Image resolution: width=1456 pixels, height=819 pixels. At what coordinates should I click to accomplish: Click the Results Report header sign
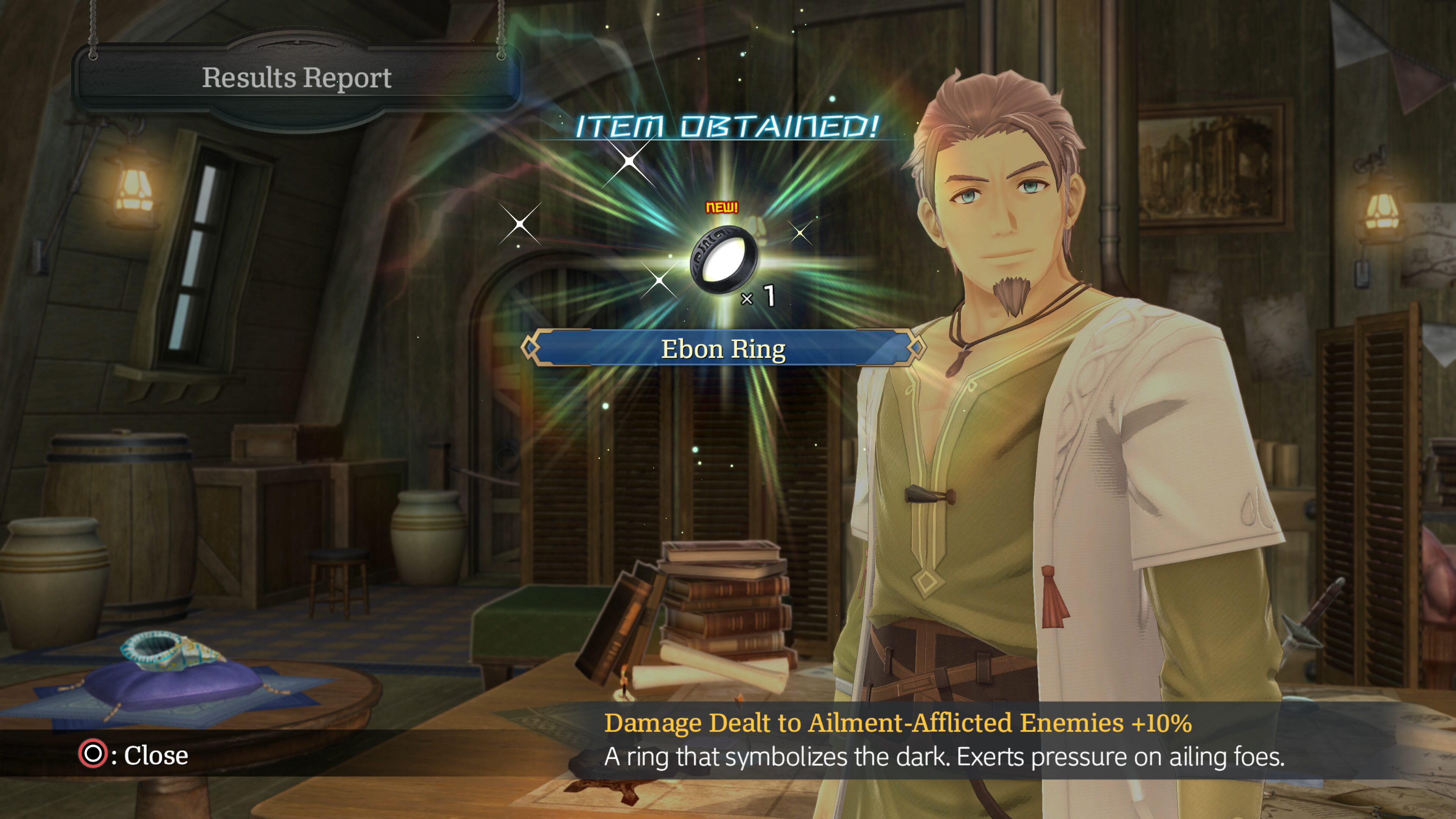coord(297,78)
